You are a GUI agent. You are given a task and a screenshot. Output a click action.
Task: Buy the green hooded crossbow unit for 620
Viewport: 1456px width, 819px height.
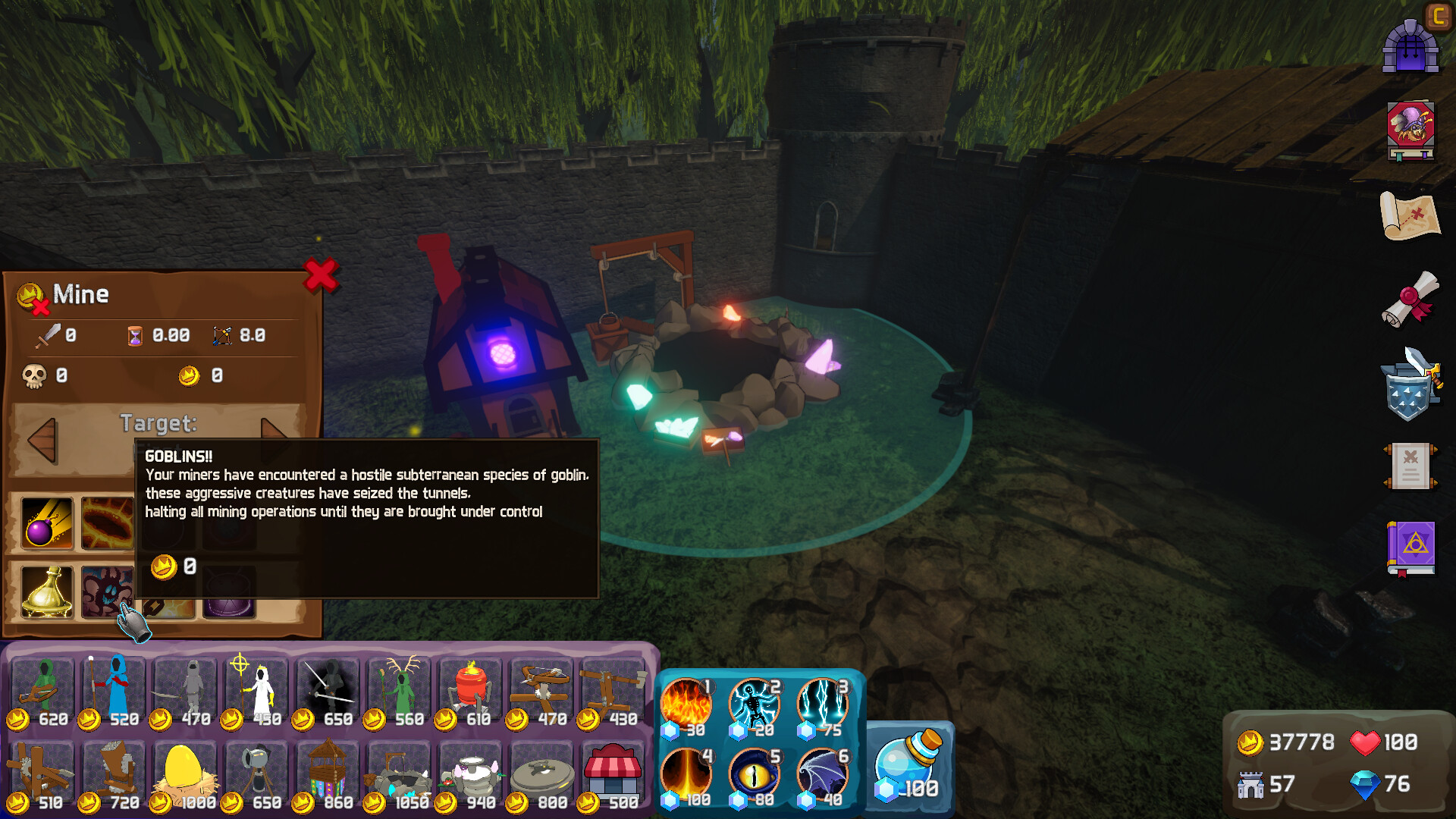click(x=42, y=692)
